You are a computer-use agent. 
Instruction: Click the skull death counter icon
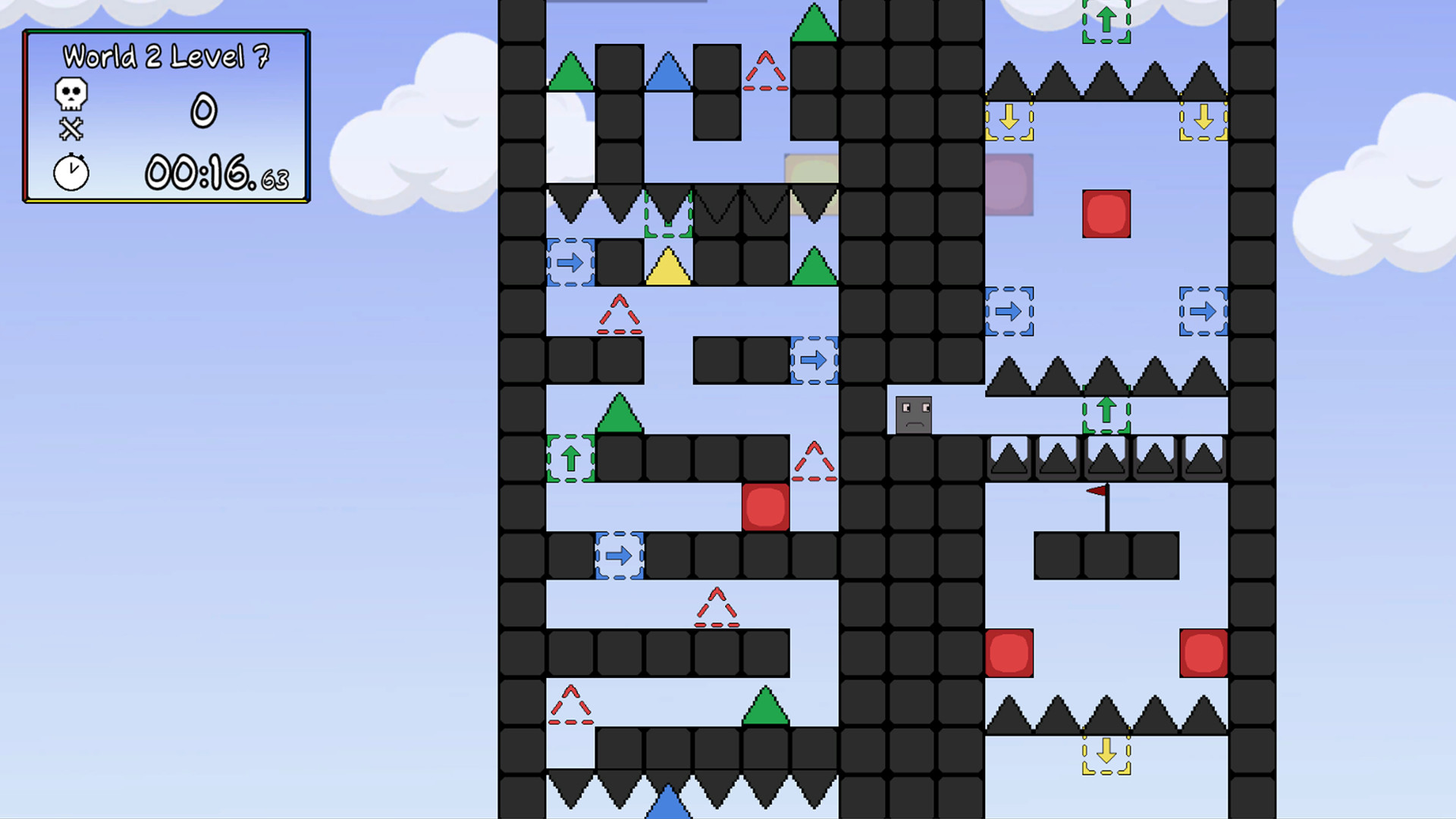71,93
